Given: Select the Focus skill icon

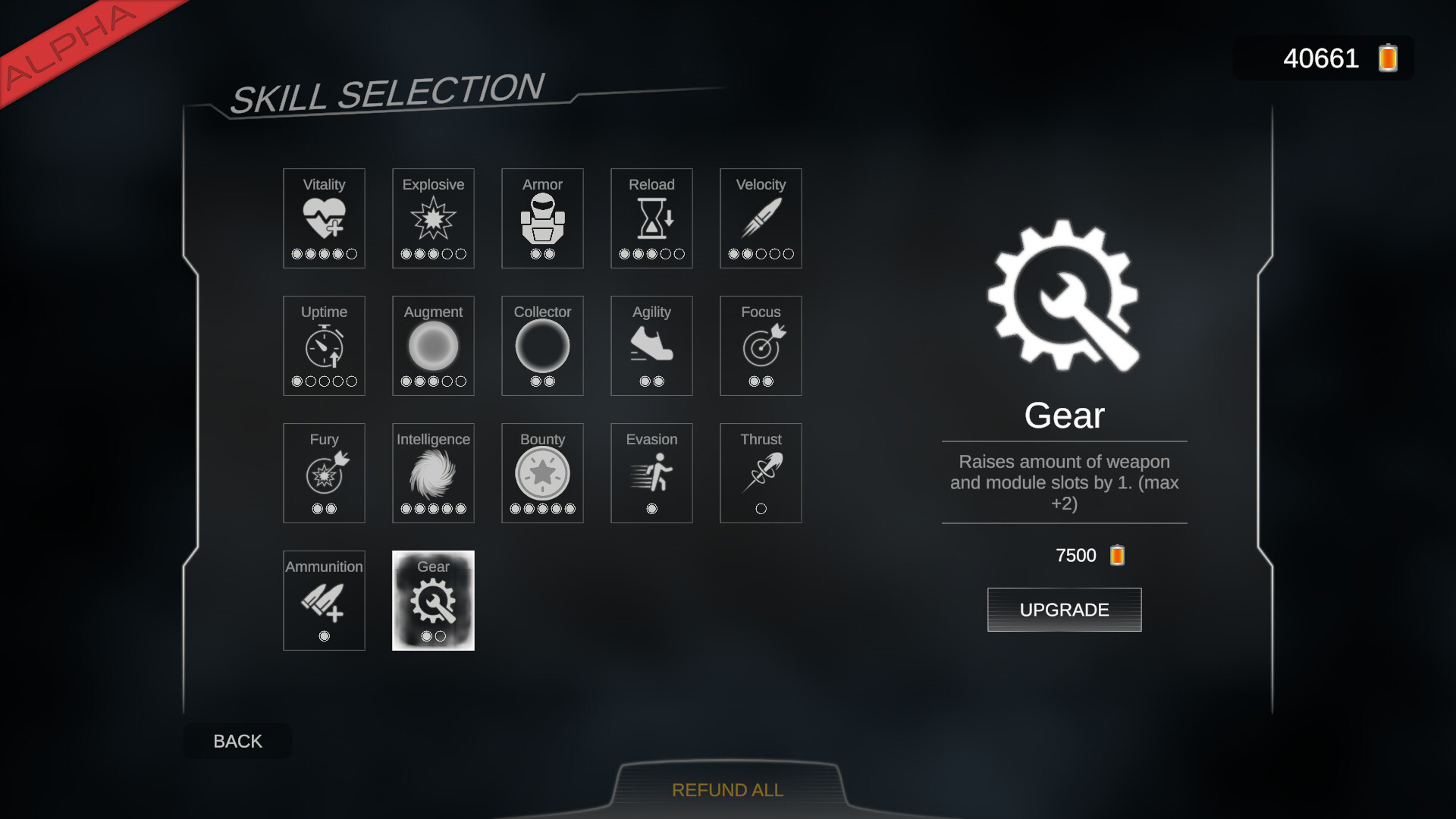Looking at the screenshot, I should [760, 346].
